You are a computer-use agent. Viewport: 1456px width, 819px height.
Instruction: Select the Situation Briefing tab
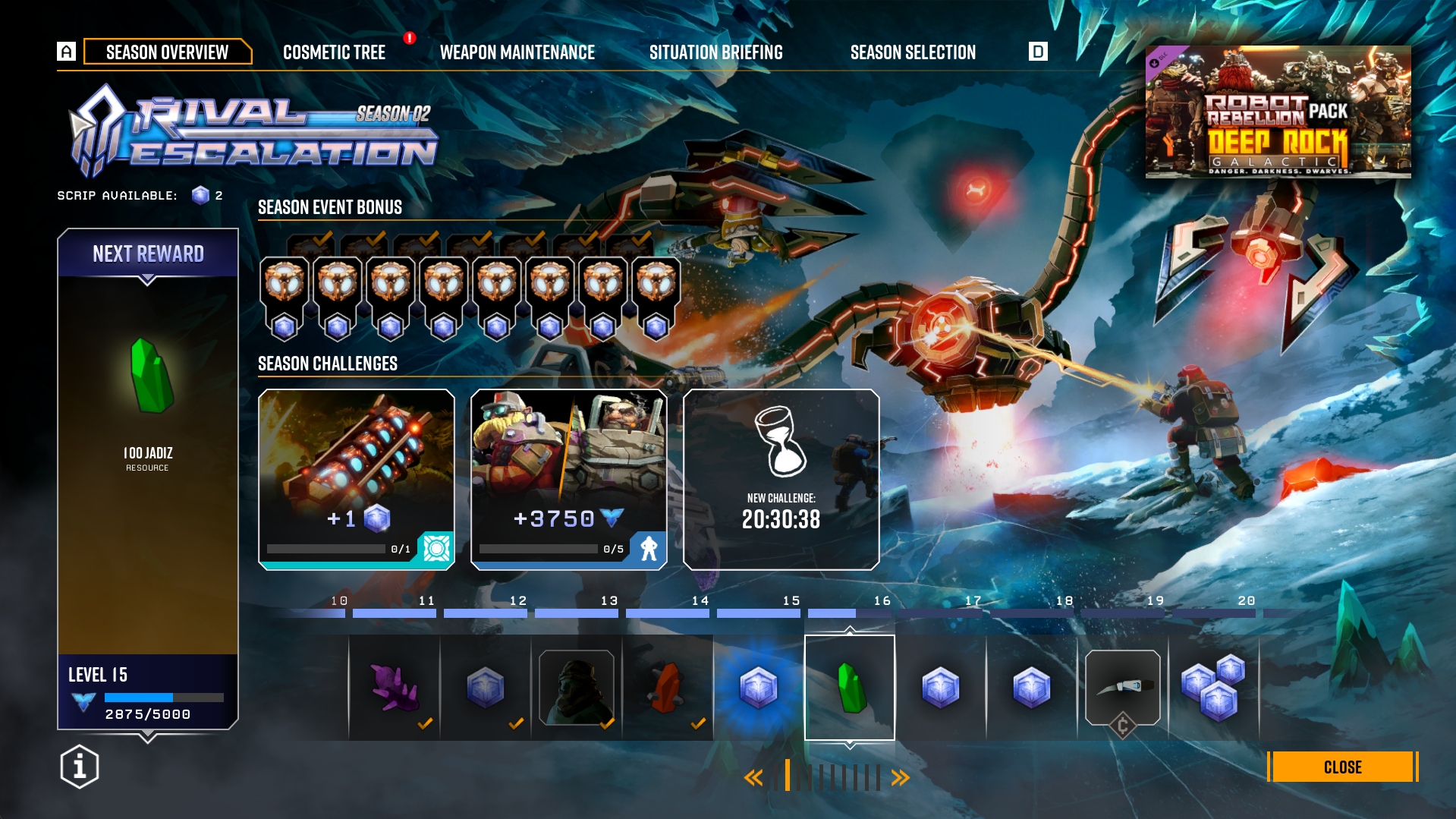[x=715, y=52]
